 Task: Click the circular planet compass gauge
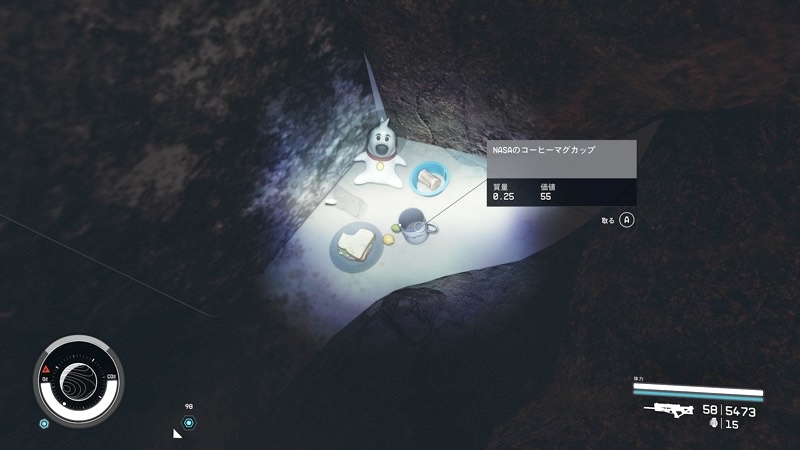78,380
